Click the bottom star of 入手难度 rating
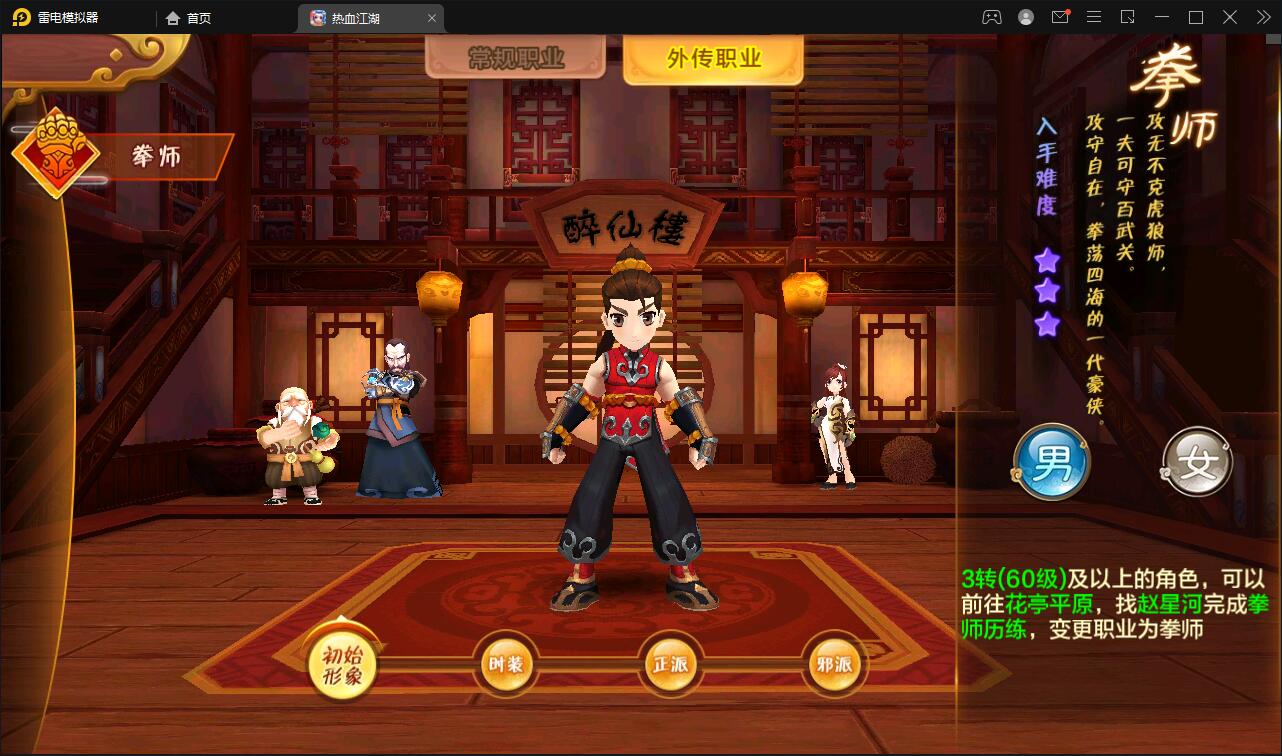This screenshot has height=756, width=1282. [x=1046, y=322]
